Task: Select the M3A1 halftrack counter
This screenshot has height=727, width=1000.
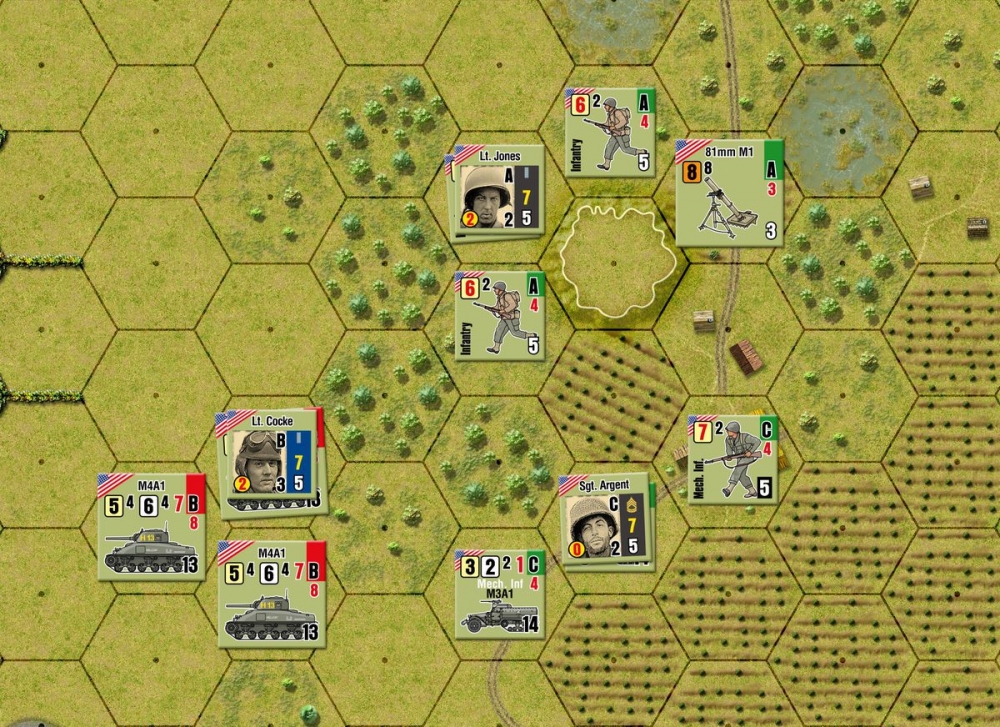Action: (500, 593)
